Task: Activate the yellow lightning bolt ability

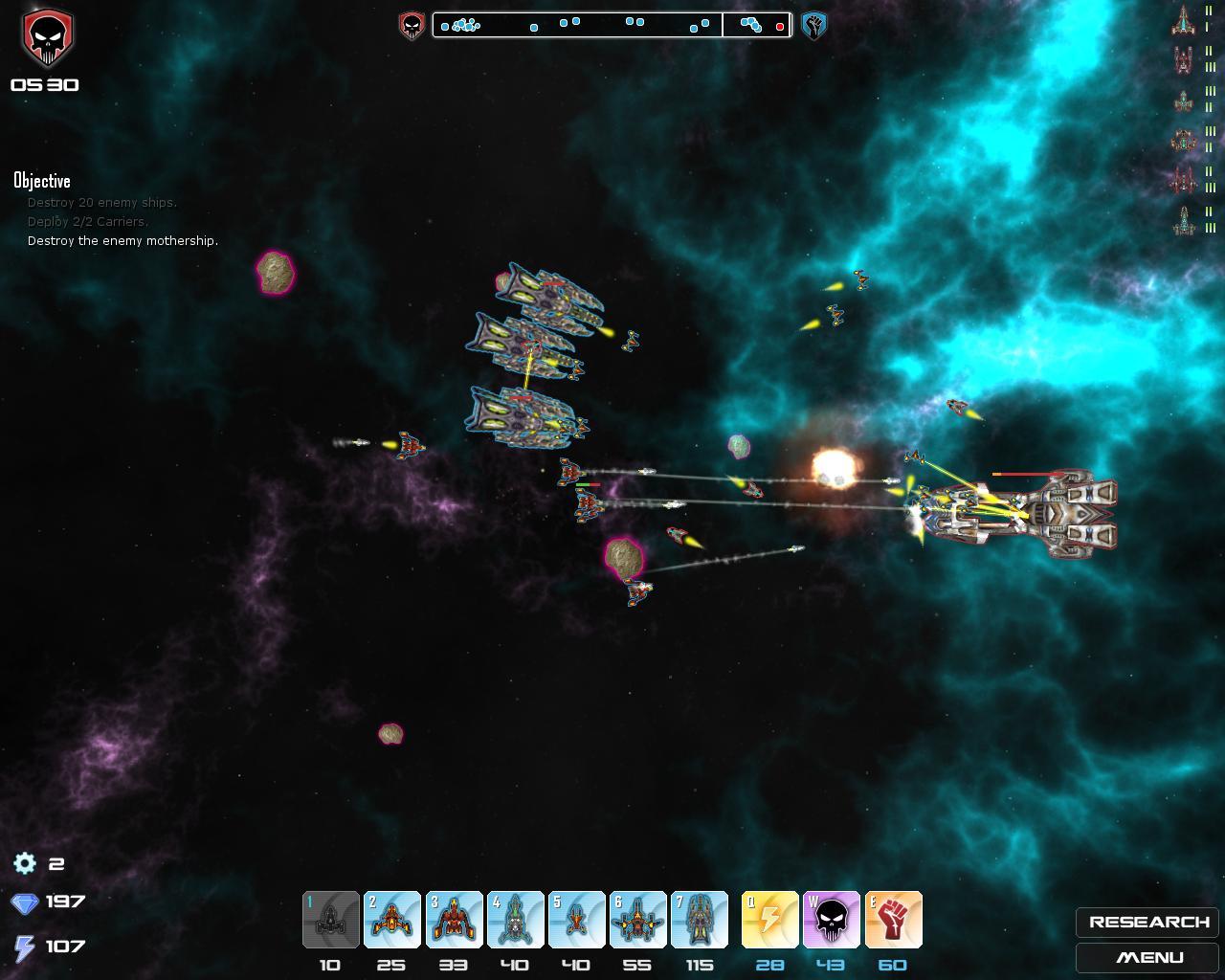Action: point(769,920)
